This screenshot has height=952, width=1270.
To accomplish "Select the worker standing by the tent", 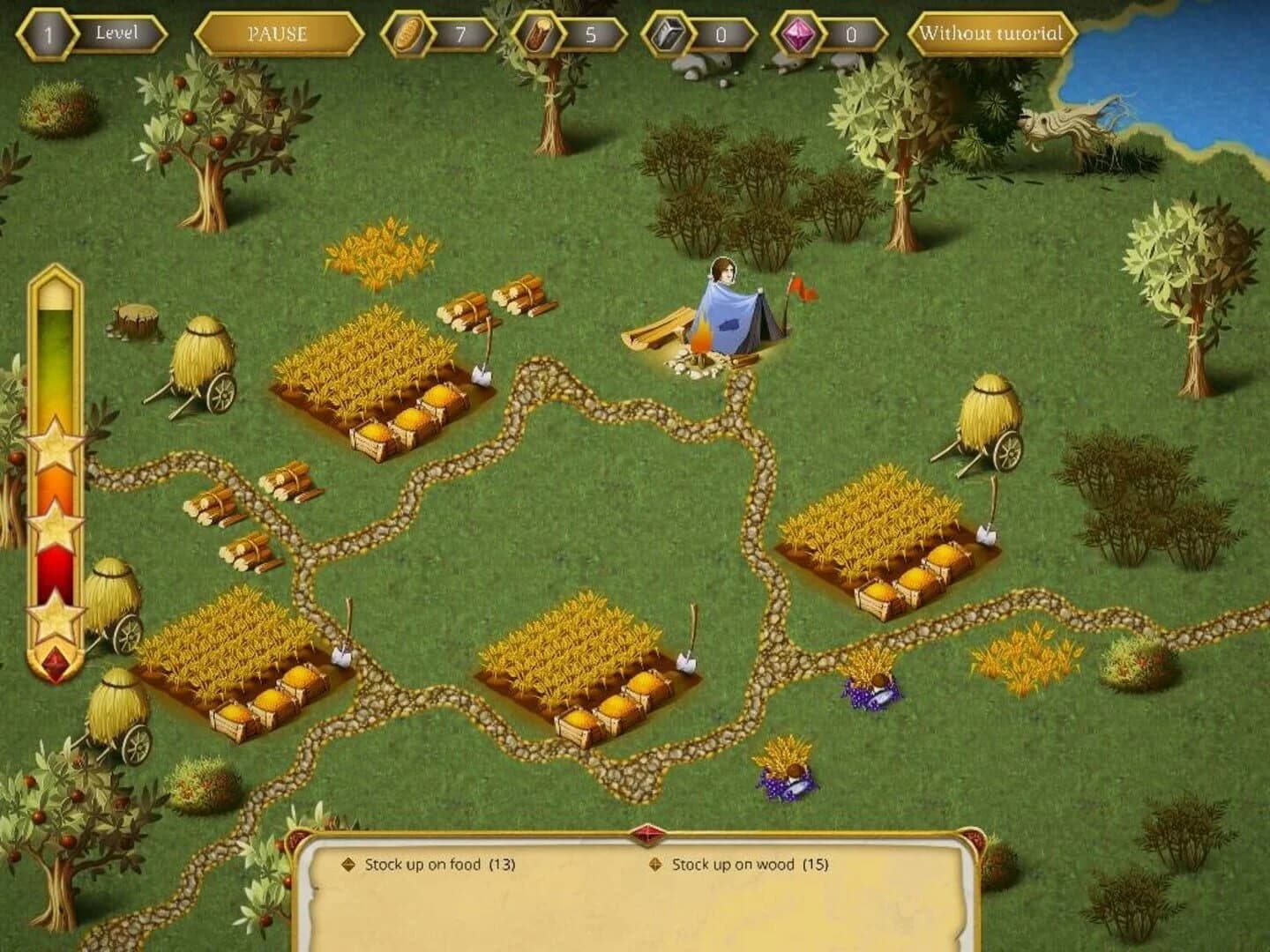I will pos(725,282).
